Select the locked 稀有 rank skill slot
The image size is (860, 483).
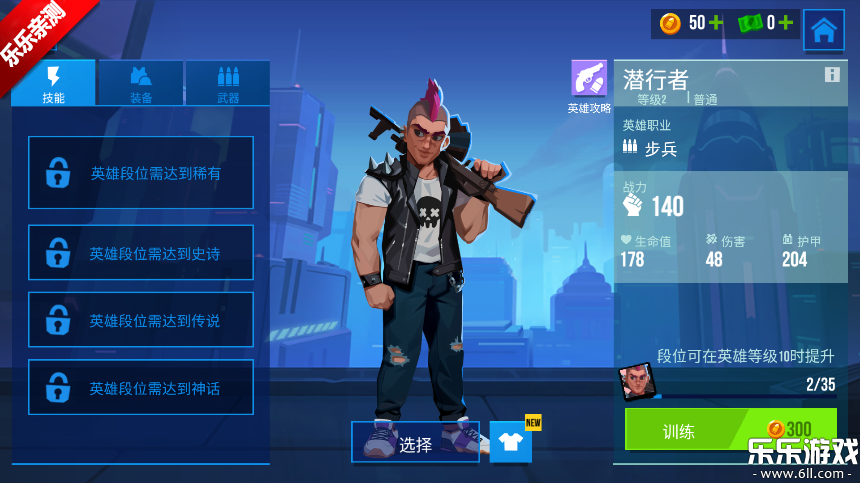point(141,173)
